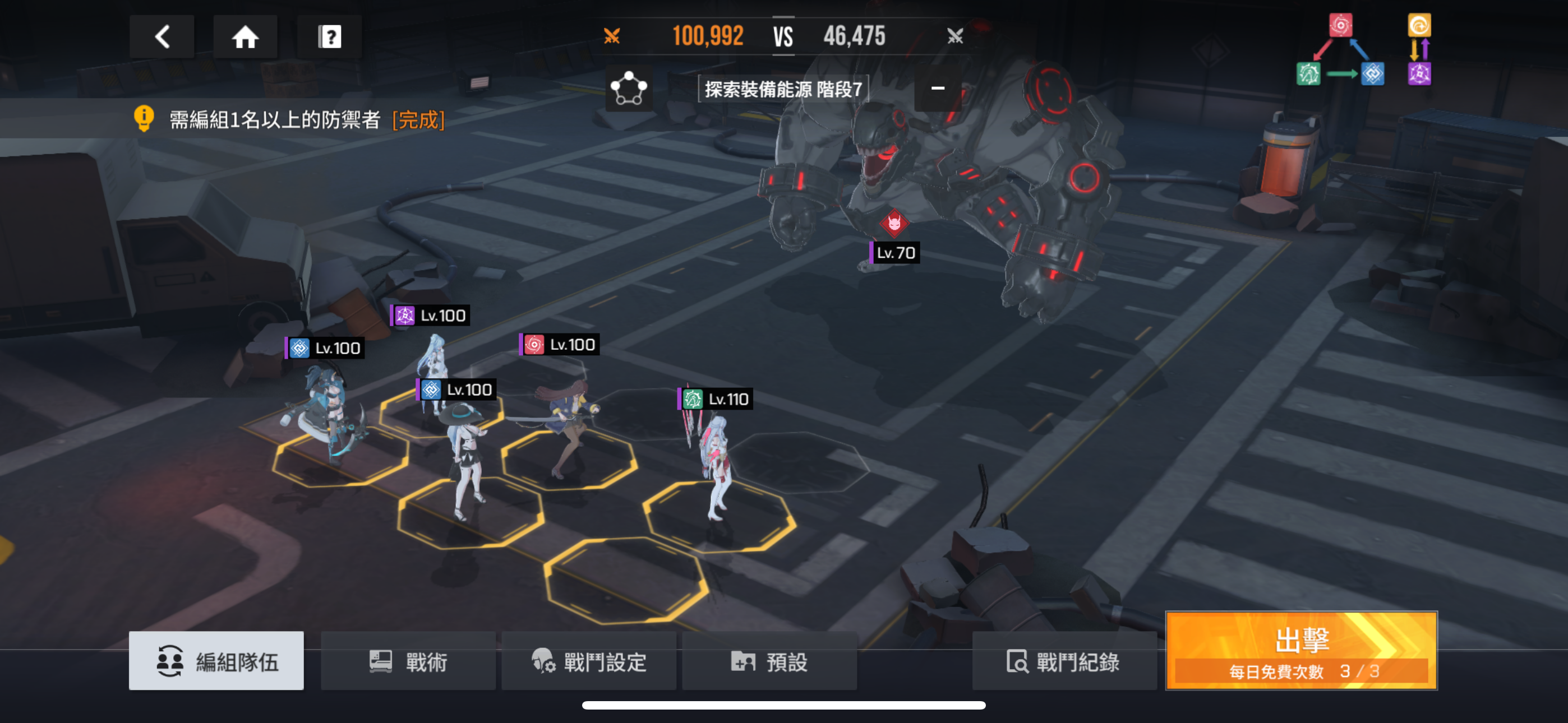Go back with the arrow button
The image size is (1568, 723).
162,37
